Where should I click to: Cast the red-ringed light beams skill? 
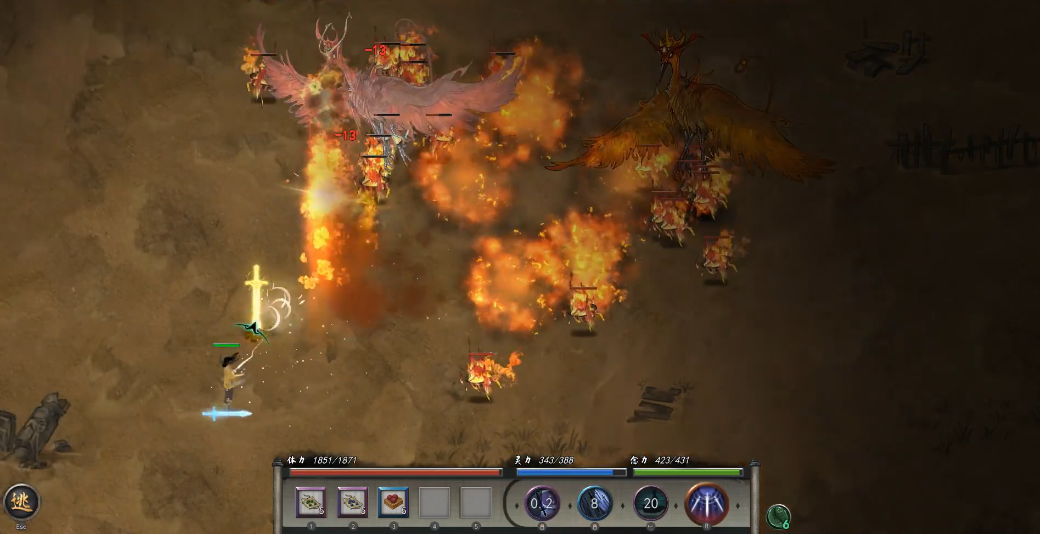(707, 502)
